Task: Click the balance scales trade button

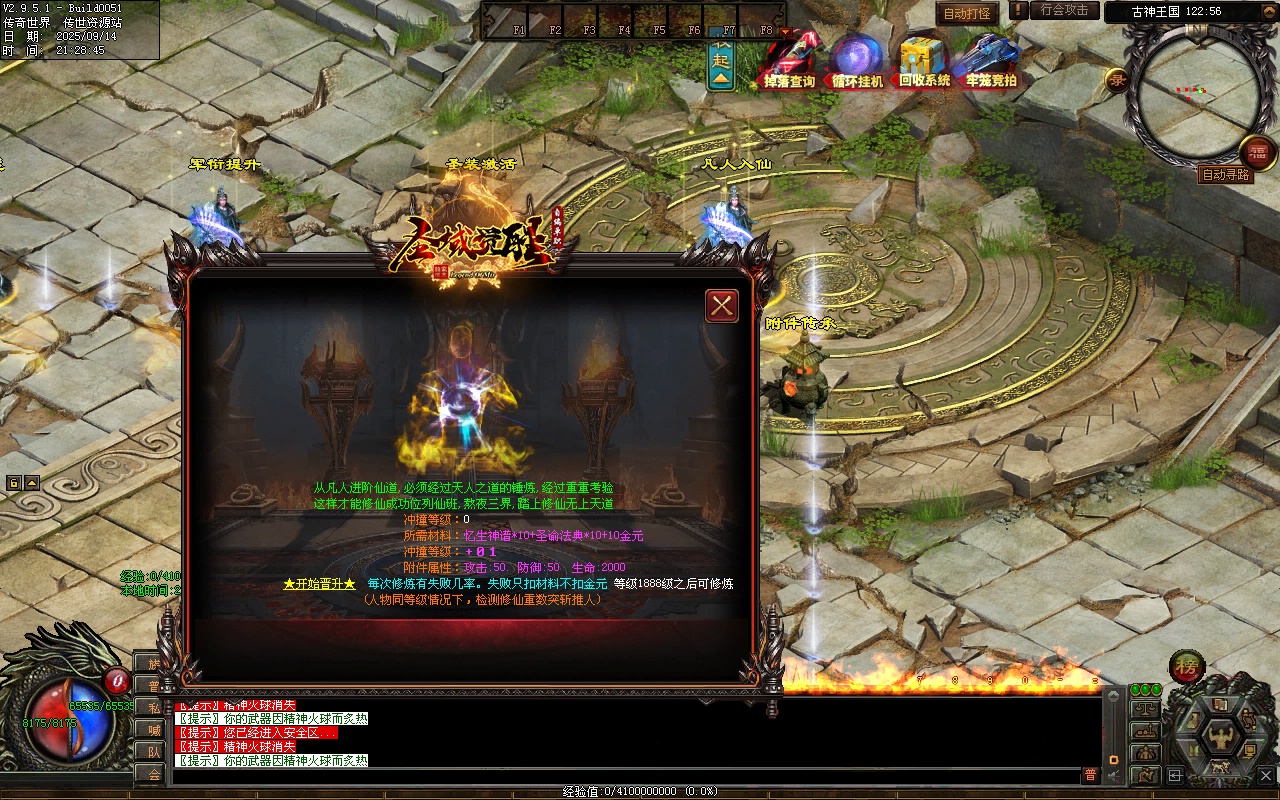Action: 1145,708
